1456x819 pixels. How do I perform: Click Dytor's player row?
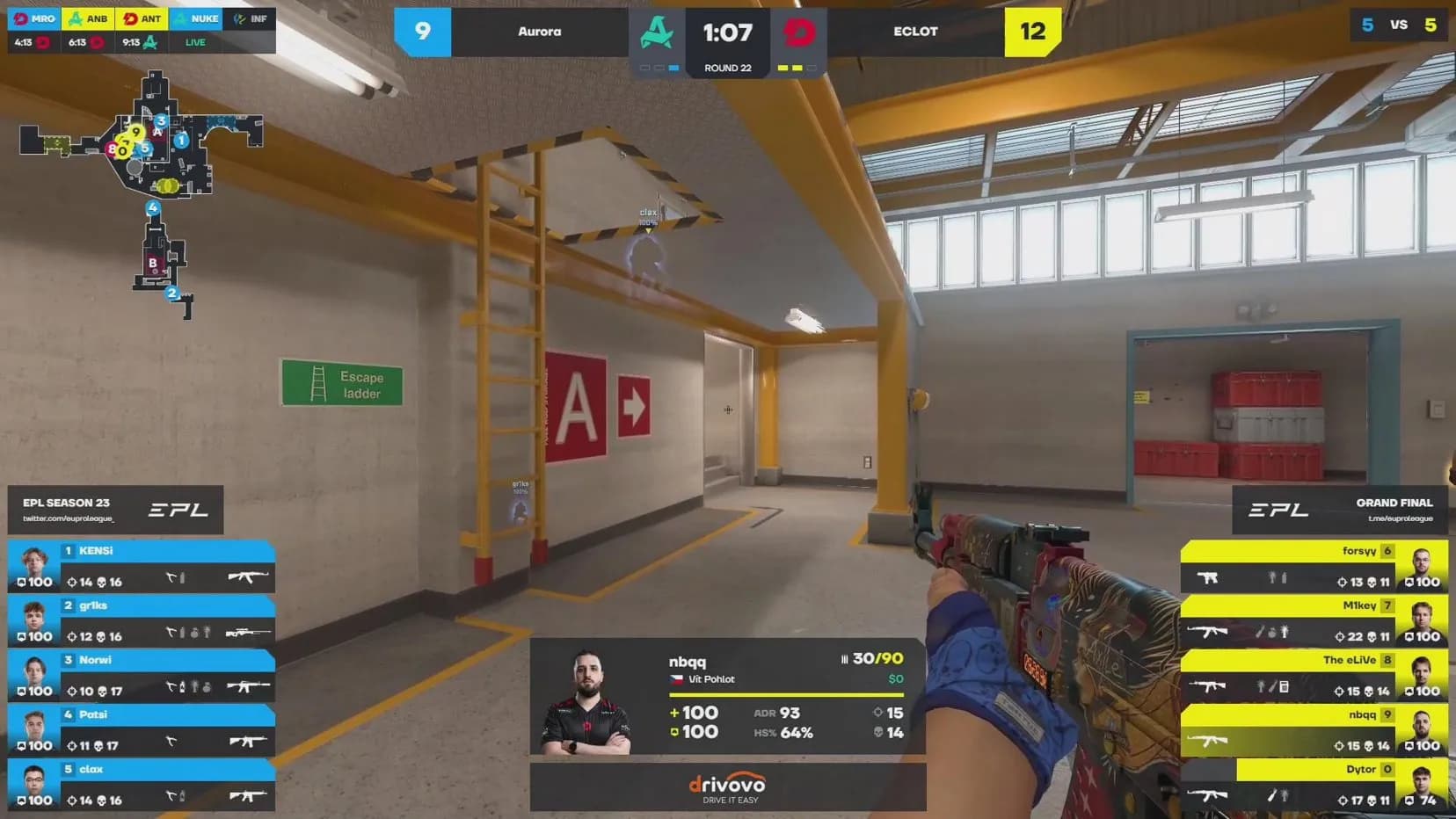tap(1314, 785)
